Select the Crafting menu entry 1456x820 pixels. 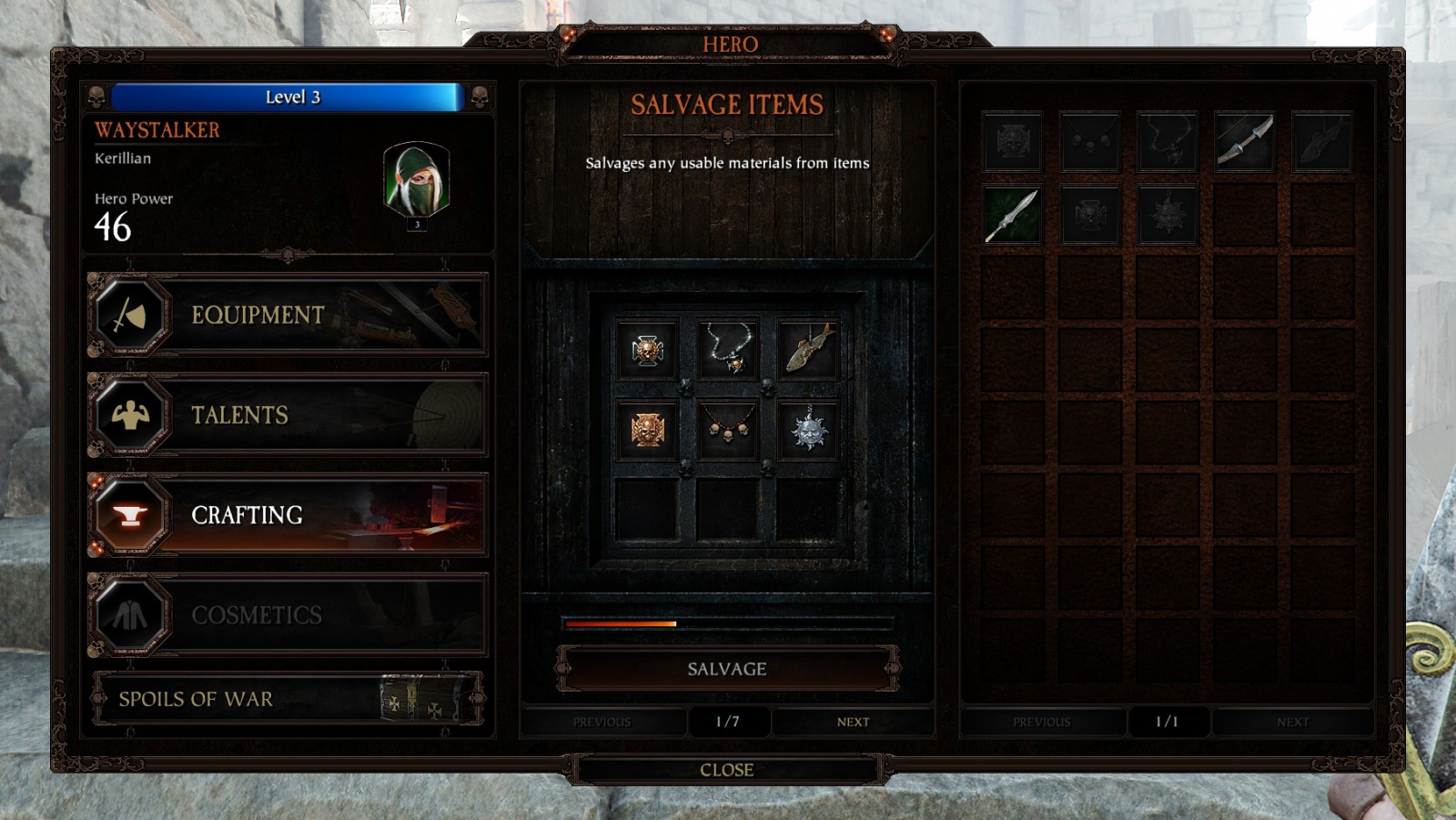point(288,515)
